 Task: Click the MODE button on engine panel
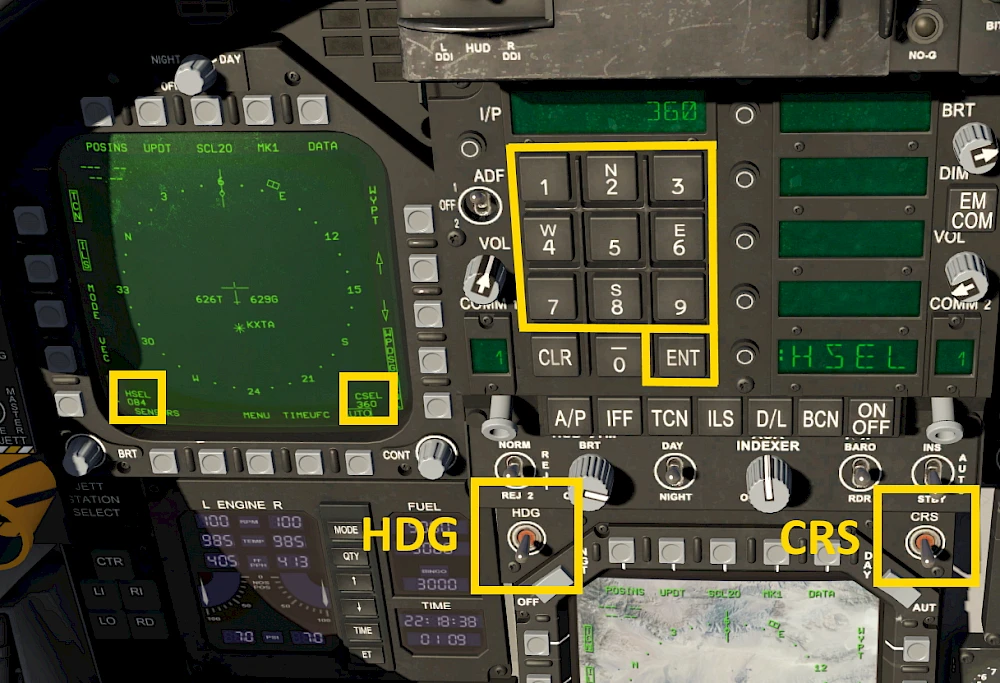[x=346, y=530]
